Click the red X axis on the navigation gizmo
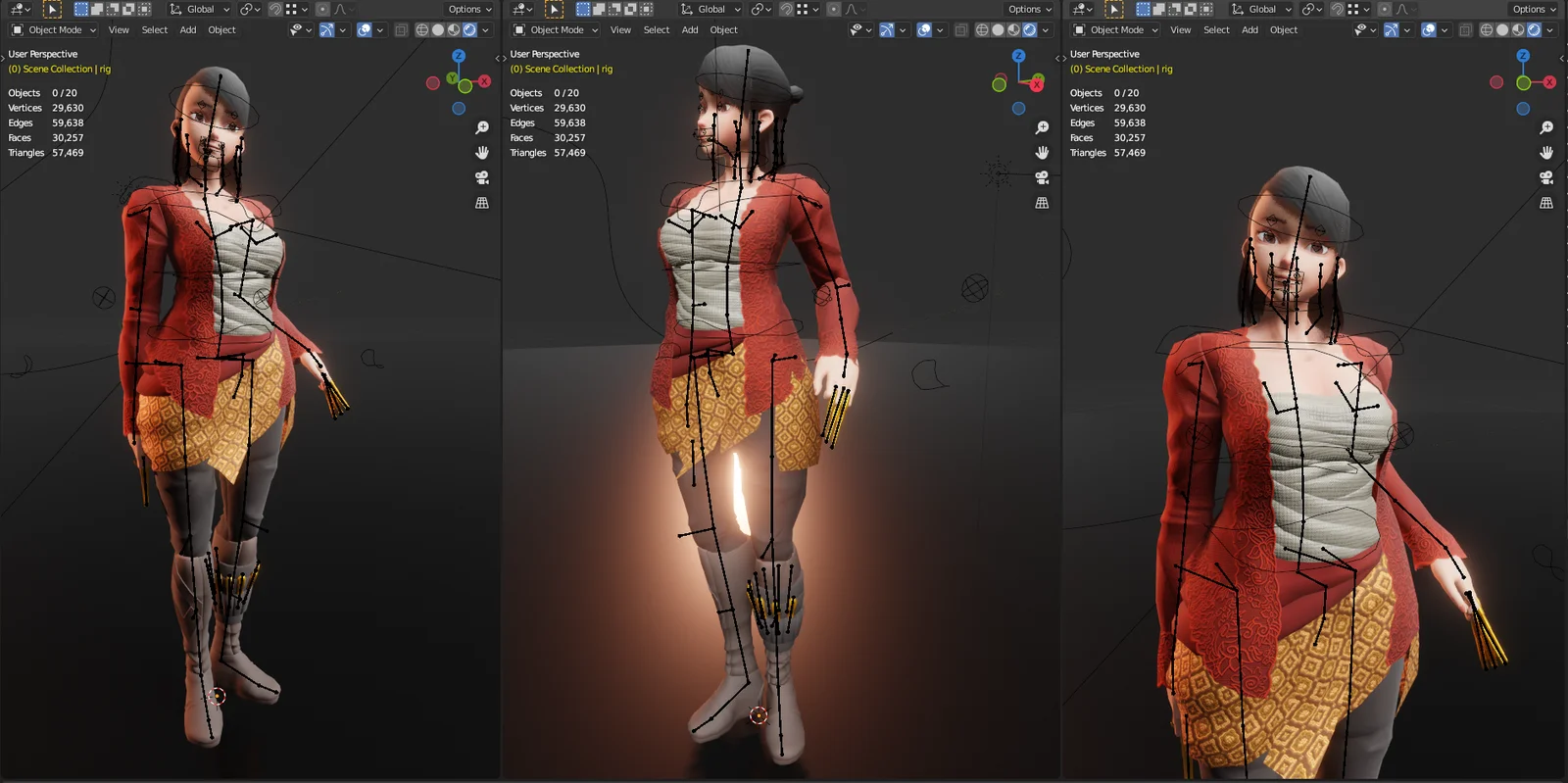 pyautogui.click(x=483, y=81)
